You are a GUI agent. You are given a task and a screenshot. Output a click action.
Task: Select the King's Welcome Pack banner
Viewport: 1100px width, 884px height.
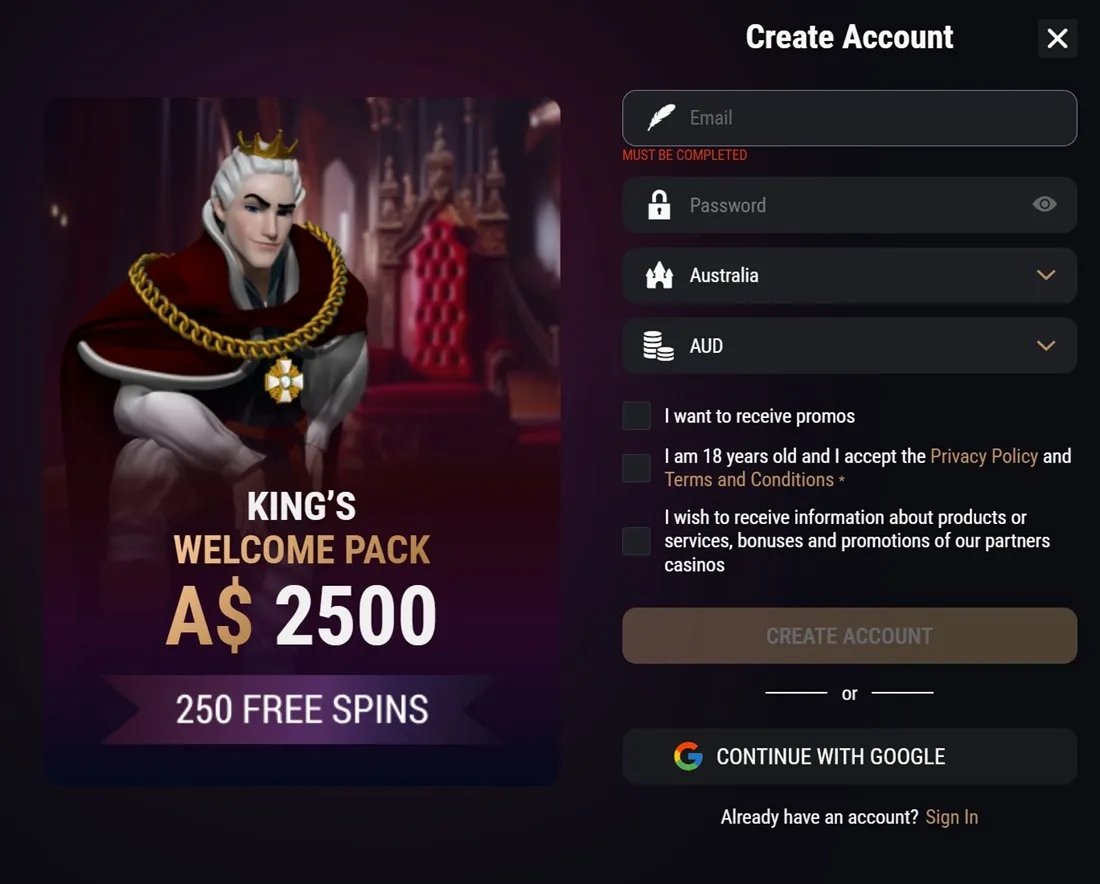pos(301,440)
